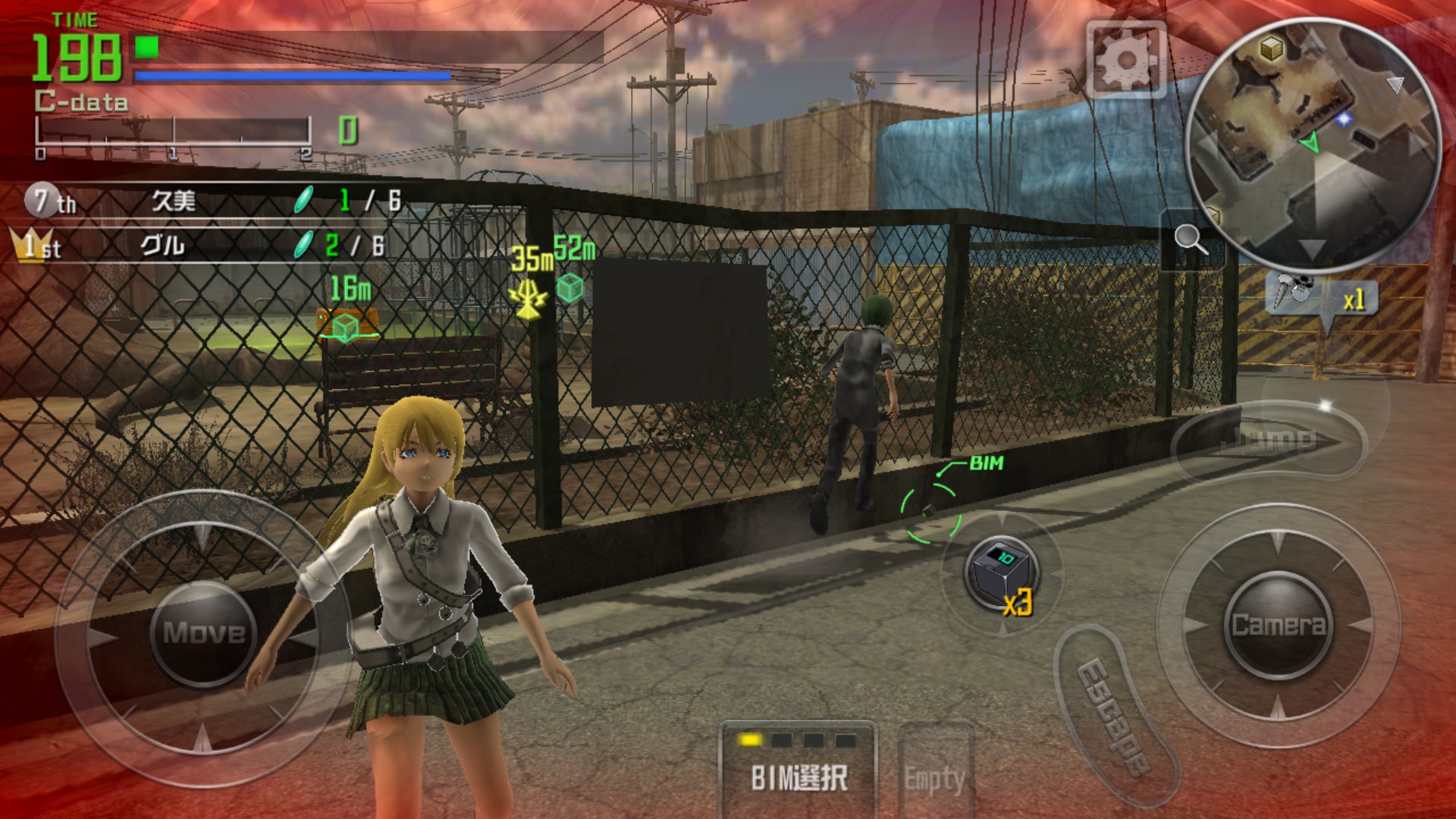Tap the Move joystick
The image size is (1456, 819).
202,632
